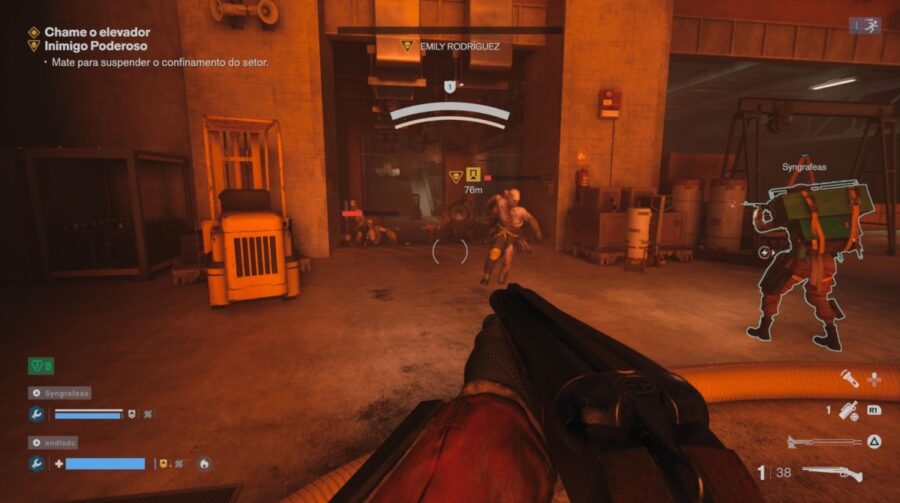Select the "Inimigo Poderoso" objective entry
The height and width of the screenshot is (503, 900).
95,46
